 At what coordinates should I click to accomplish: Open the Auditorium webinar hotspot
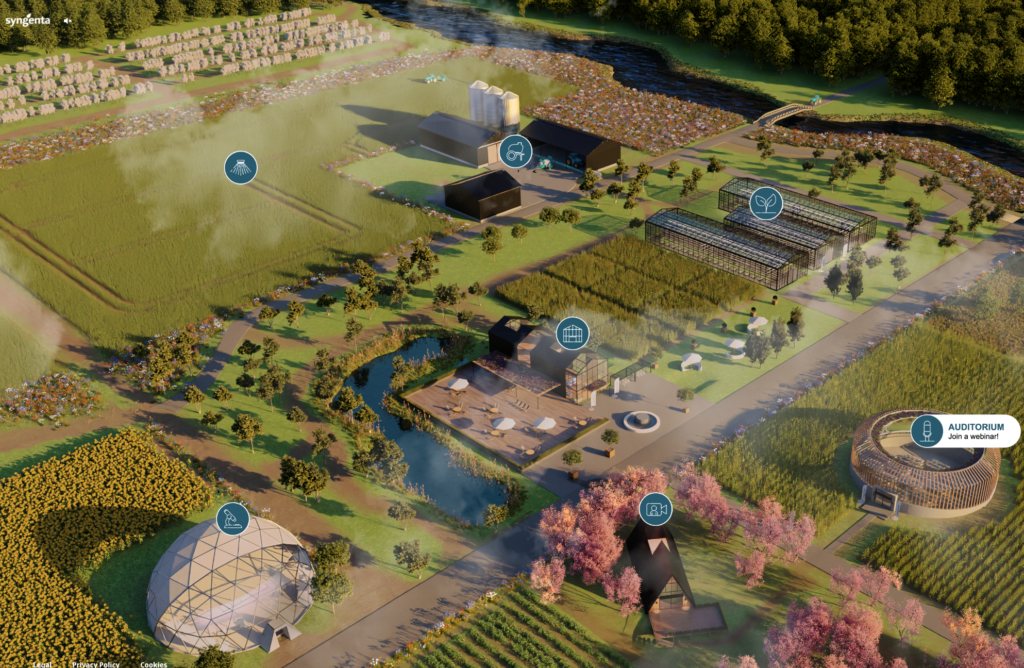coord(927,431)
